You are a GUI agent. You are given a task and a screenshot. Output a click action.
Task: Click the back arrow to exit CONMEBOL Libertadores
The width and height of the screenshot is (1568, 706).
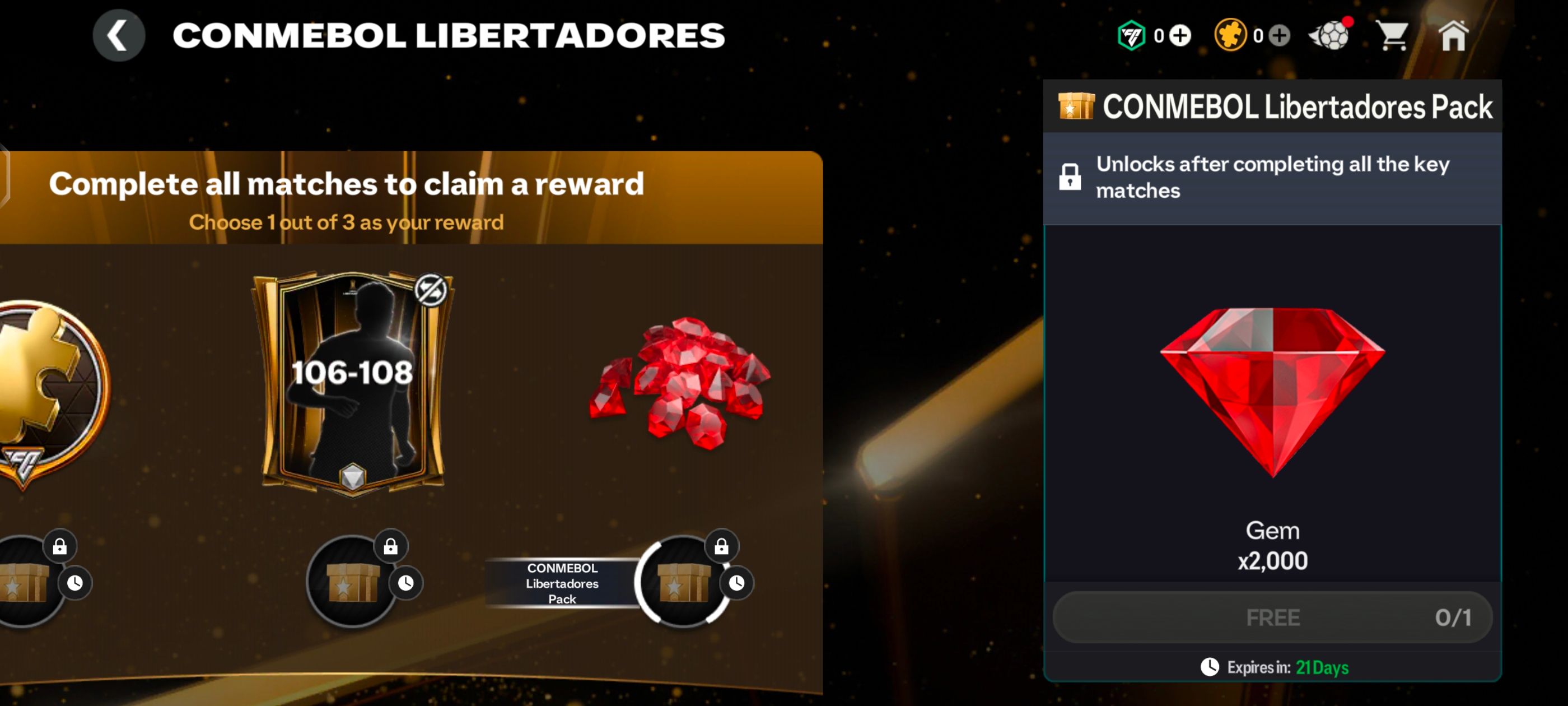coord(119,35)
